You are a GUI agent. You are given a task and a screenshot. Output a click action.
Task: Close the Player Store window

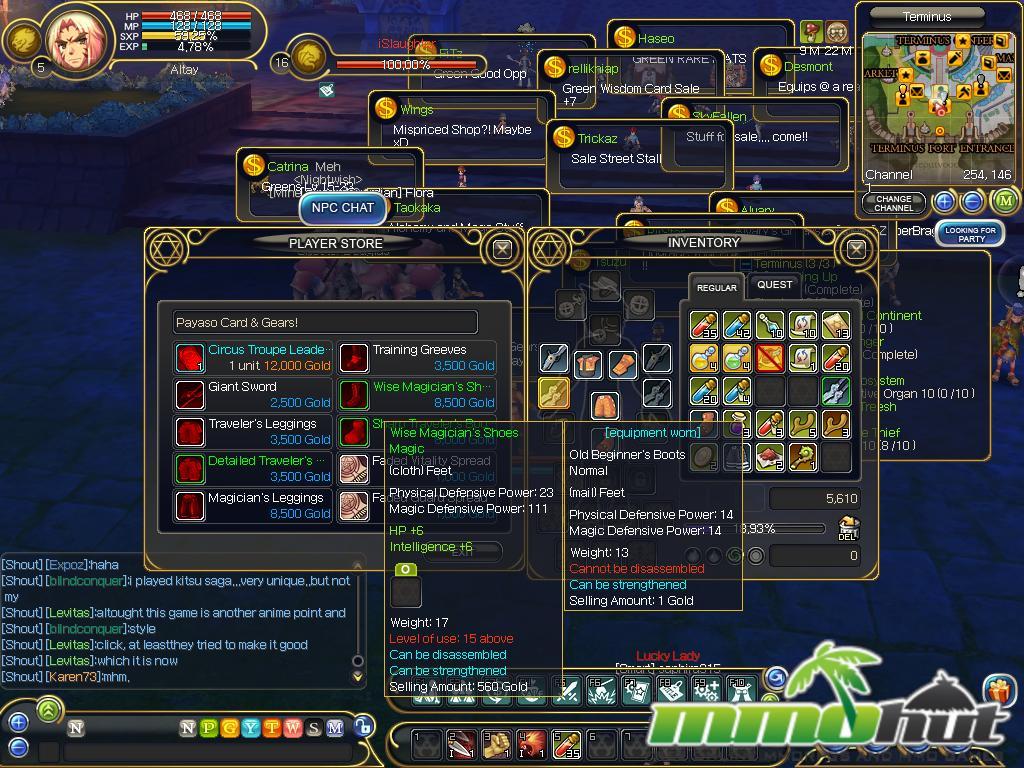pyautogui.click(x=502, y=249)
